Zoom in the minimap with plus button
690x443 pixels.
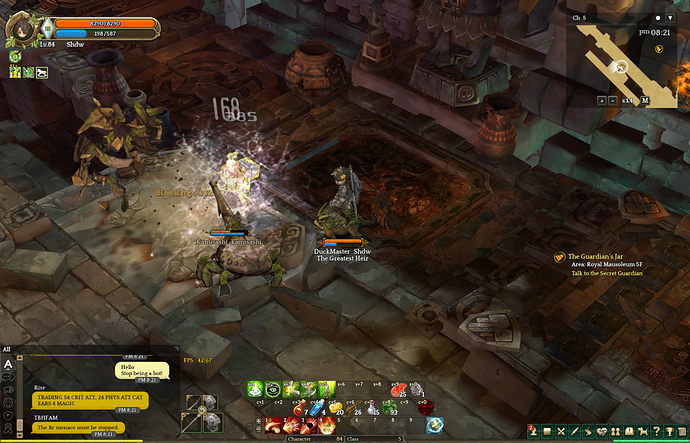pyautogui.click(x=602, y=100)
